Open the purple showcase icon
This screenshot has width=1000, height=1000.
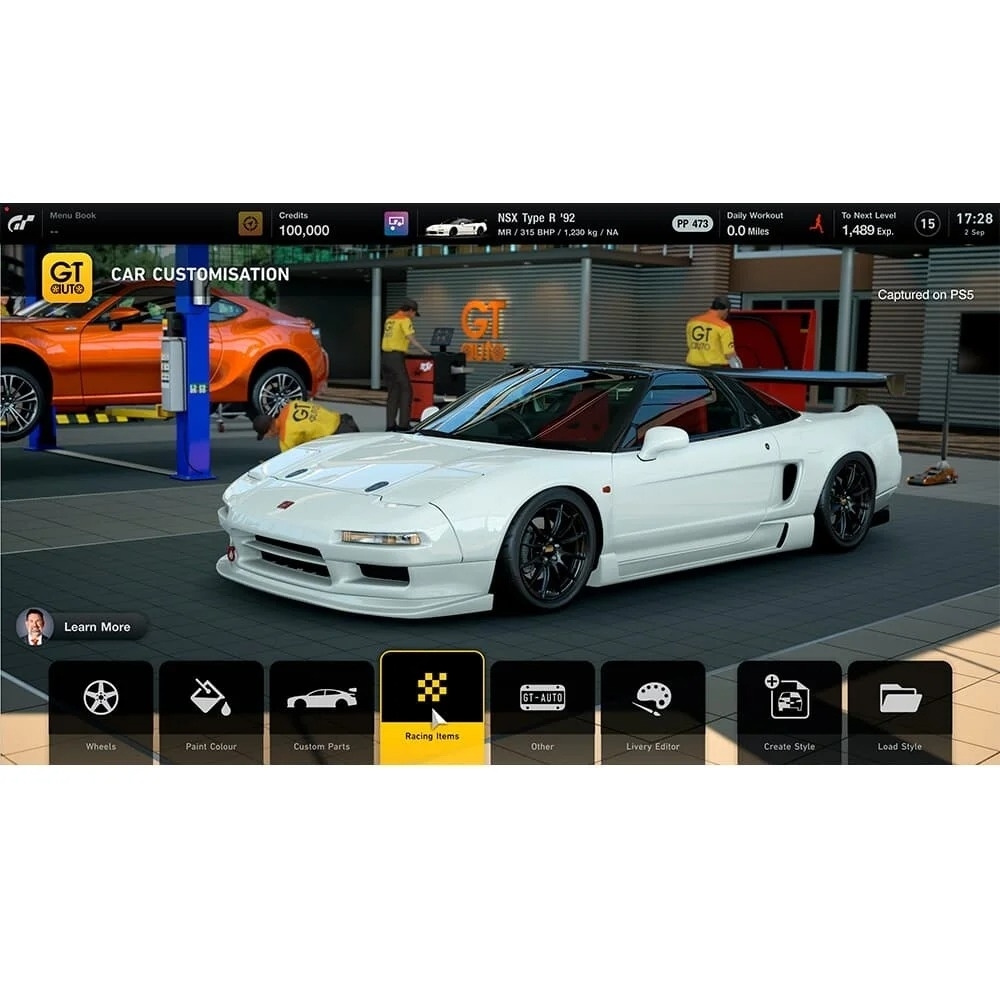point(396,224)
